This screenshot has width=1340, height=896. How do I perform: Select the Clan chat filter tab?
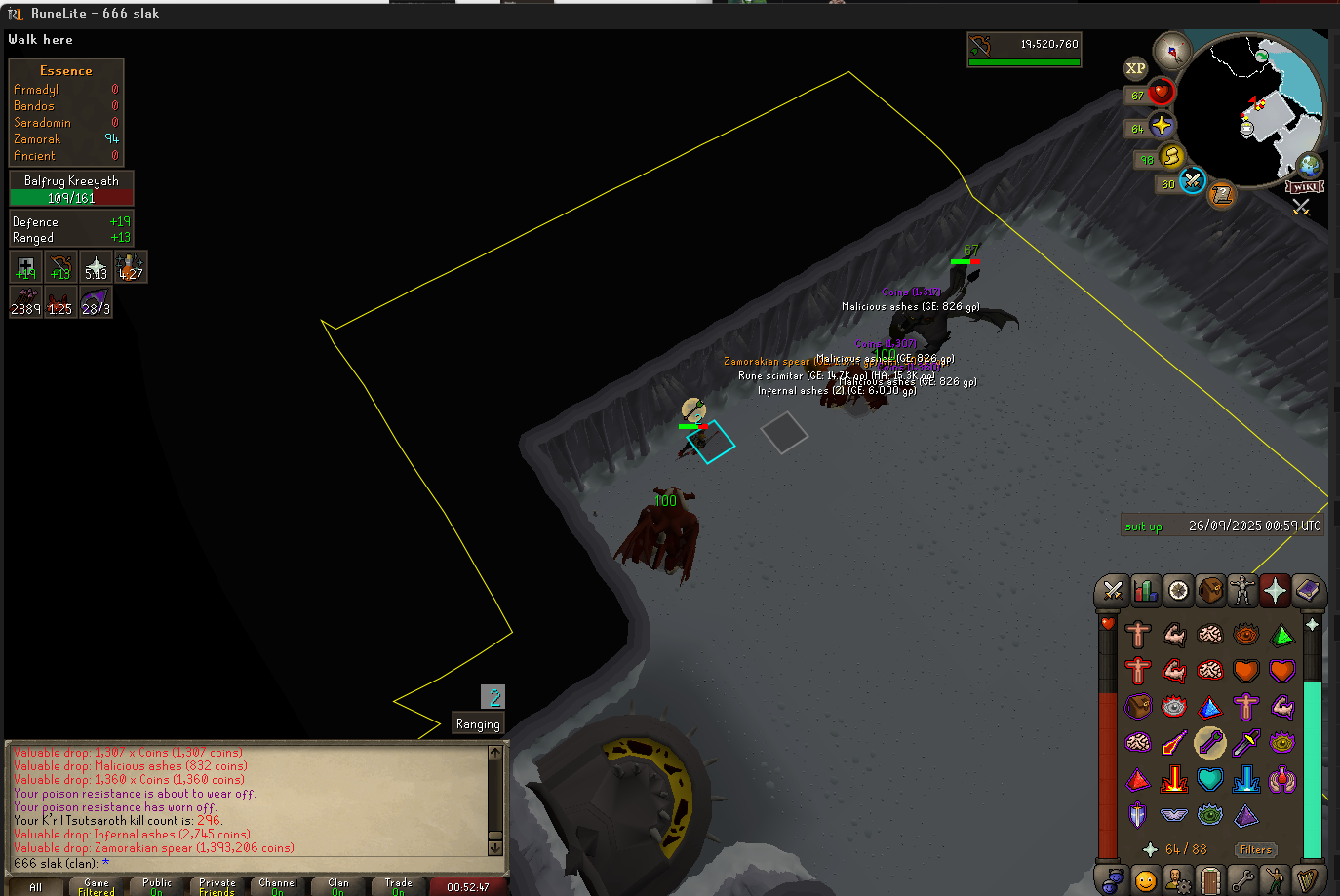coord(337,886)
